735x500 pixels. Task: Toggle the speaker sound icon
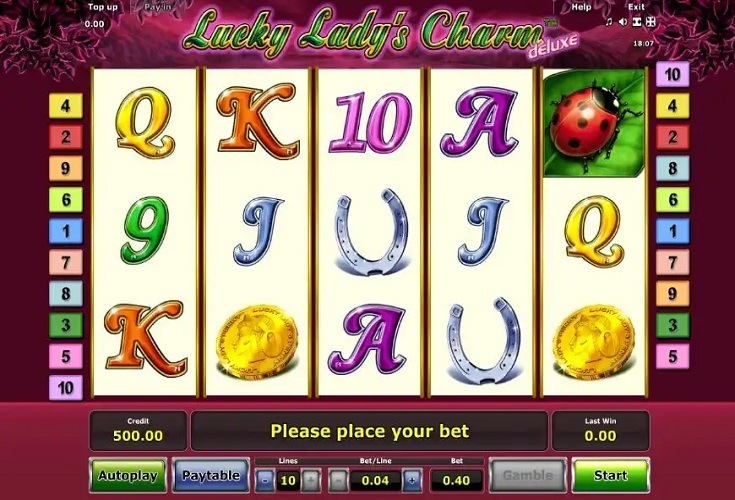click(x=623, y=21)
